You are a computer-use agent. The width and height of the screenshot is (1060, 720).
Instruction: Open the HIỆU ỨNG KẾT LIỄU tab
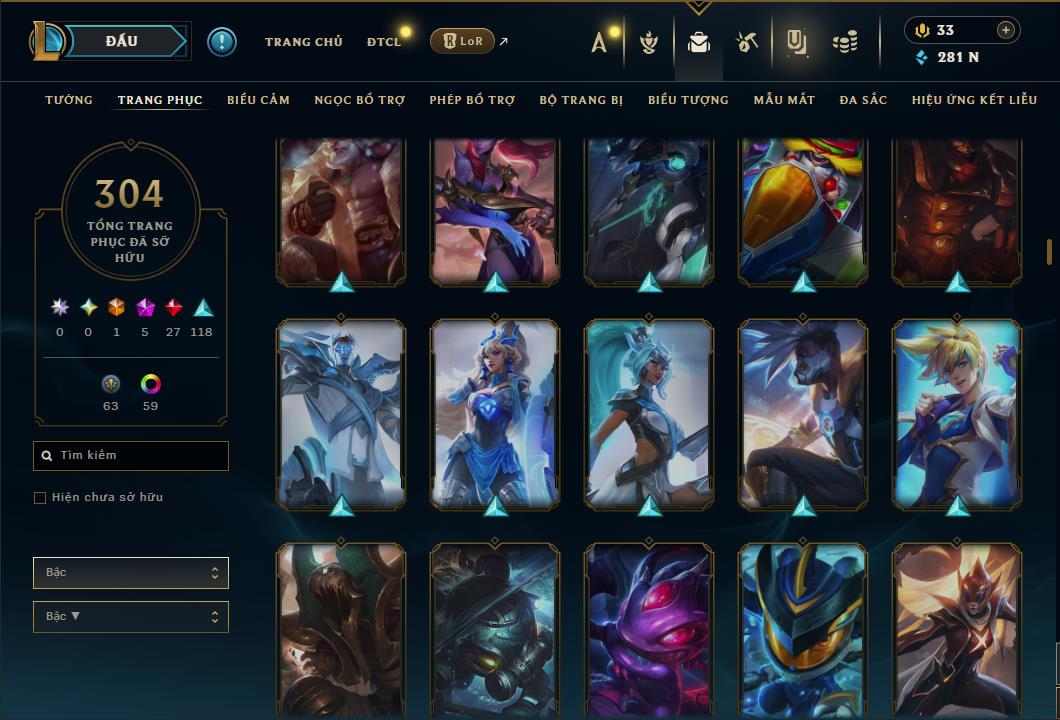tap(974, 100)
